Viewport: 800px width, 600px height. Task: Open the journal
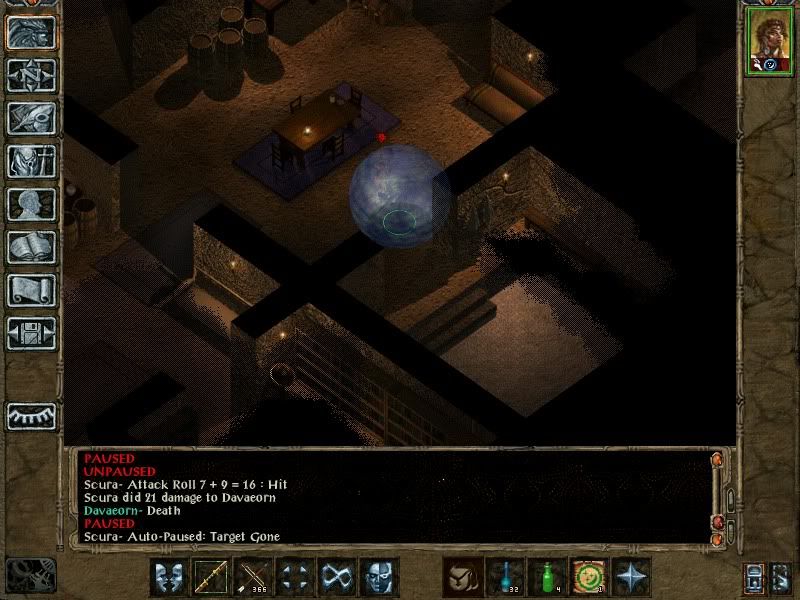point(31,118)
